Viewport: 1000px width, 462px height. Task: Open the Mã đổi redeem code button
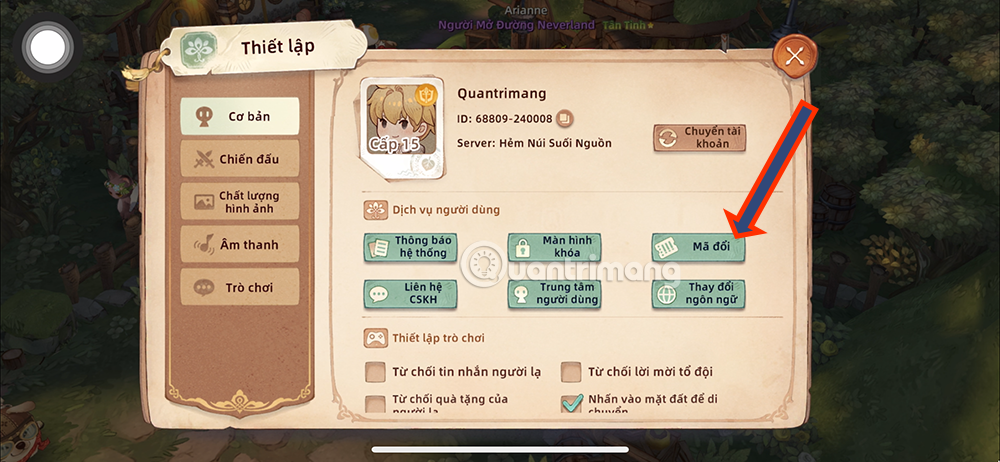[698, 247]
